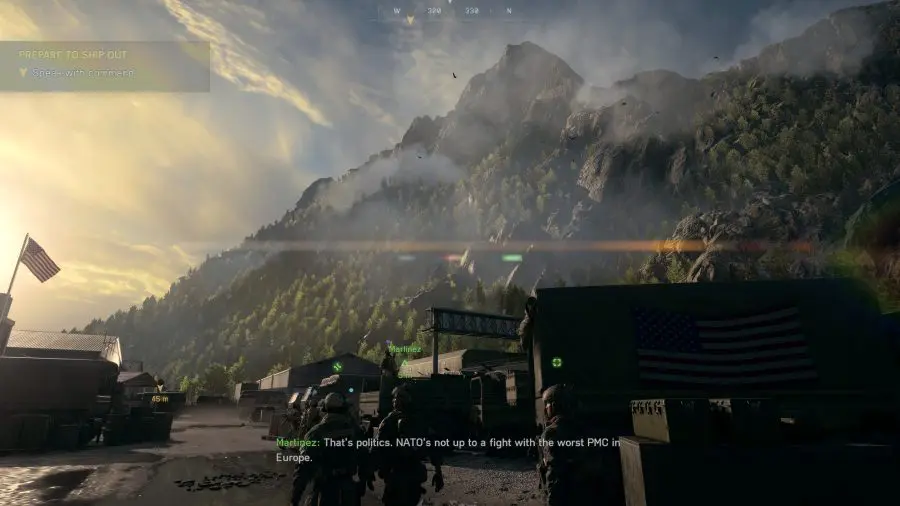Click the Martinez squadmate name tag

405,349
